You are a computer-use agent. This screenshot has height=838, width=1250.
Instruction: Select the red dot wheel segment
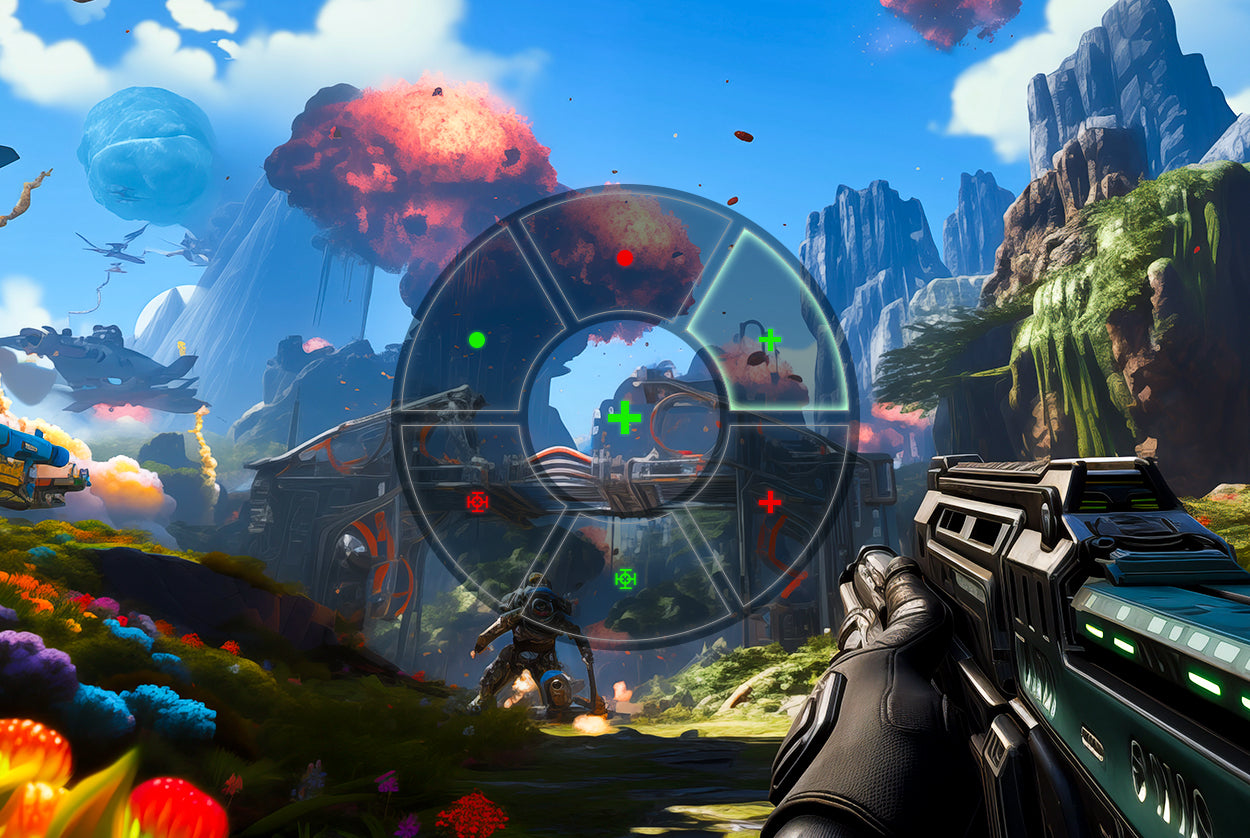tap(625, 258)
